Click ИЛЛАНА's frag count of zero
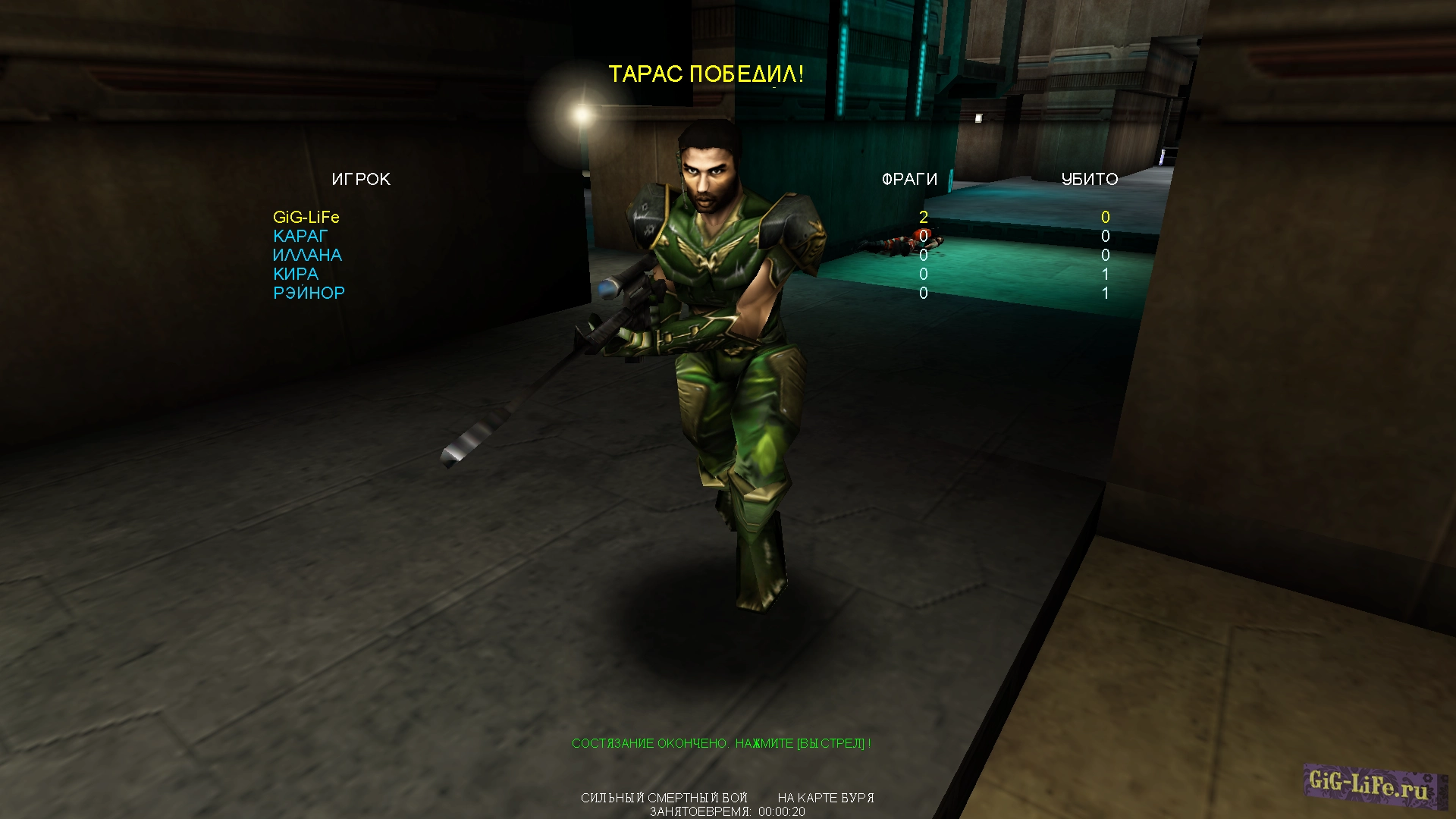 tap(924, 255)
